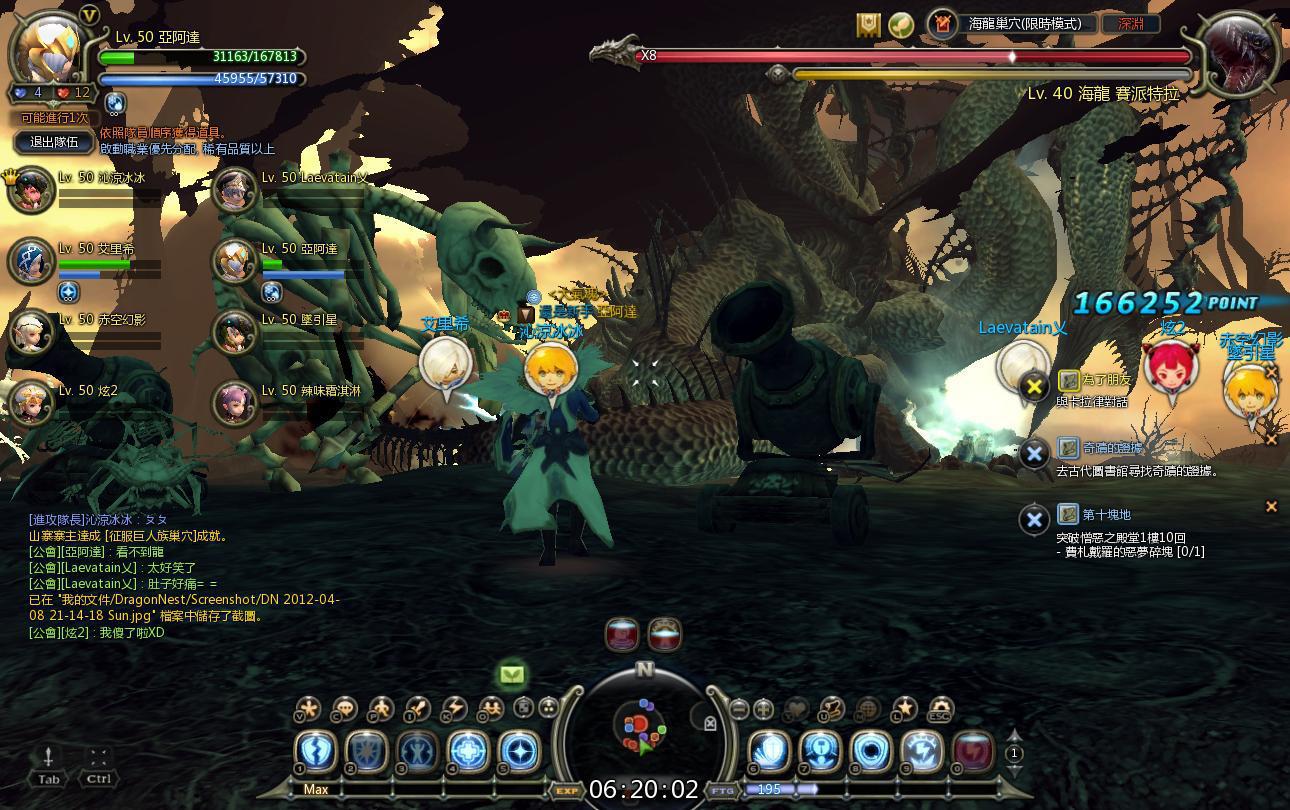Viewport: 1290px width, 810px height.
Task: Click the 退出隊伍 leave party button
Action: coord(54,143)
